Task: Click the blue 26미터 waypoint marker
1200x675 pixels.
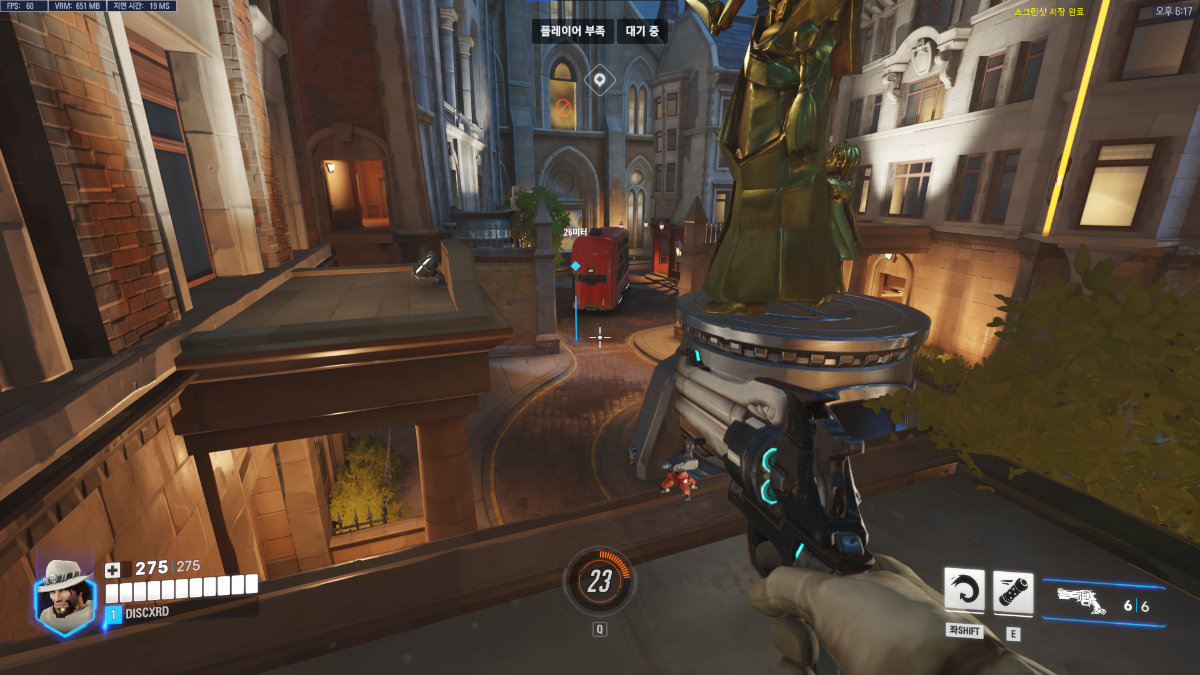Action: [576, 267]
